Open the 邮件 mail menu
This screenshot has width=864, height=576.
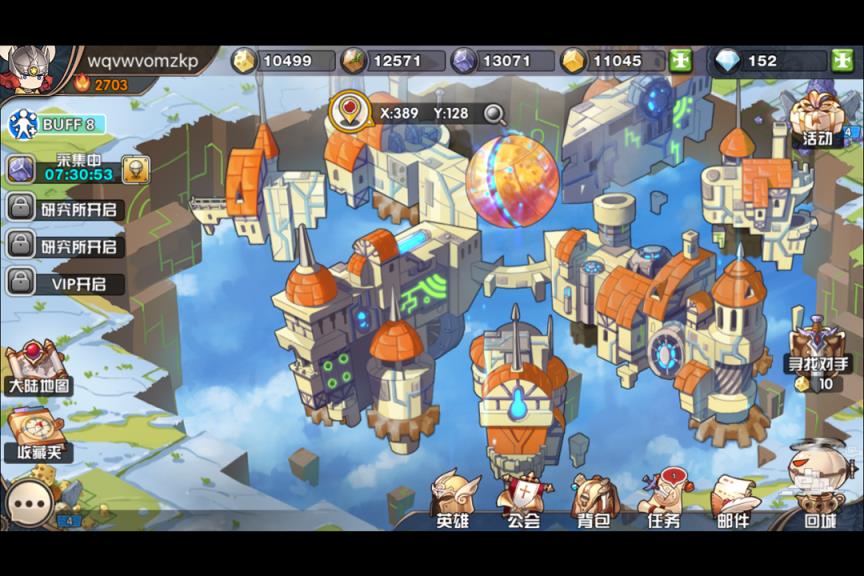[733, 502]
